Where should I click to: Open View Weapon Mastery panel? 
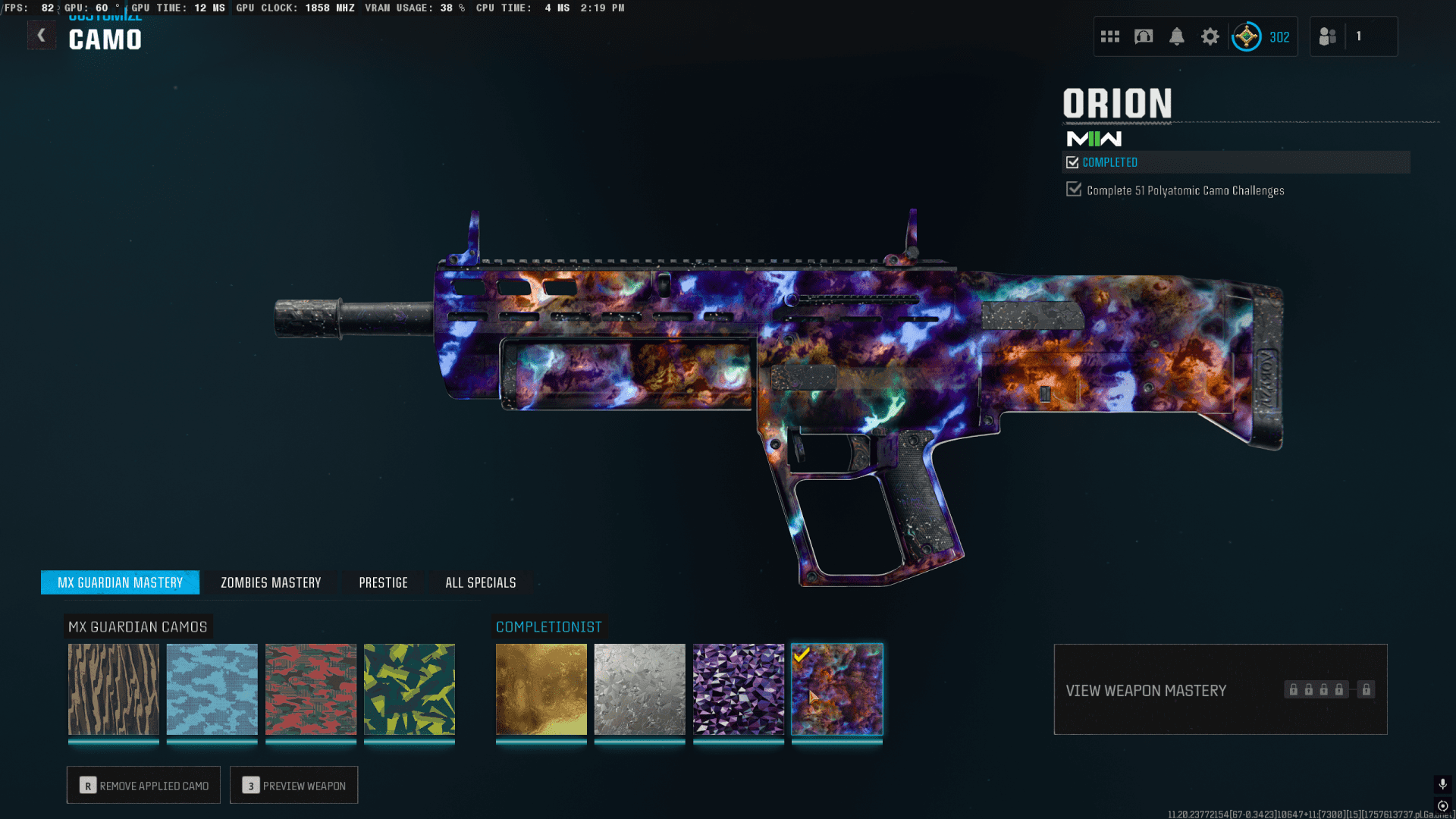pyautogui.click(x=1220, y=689)
